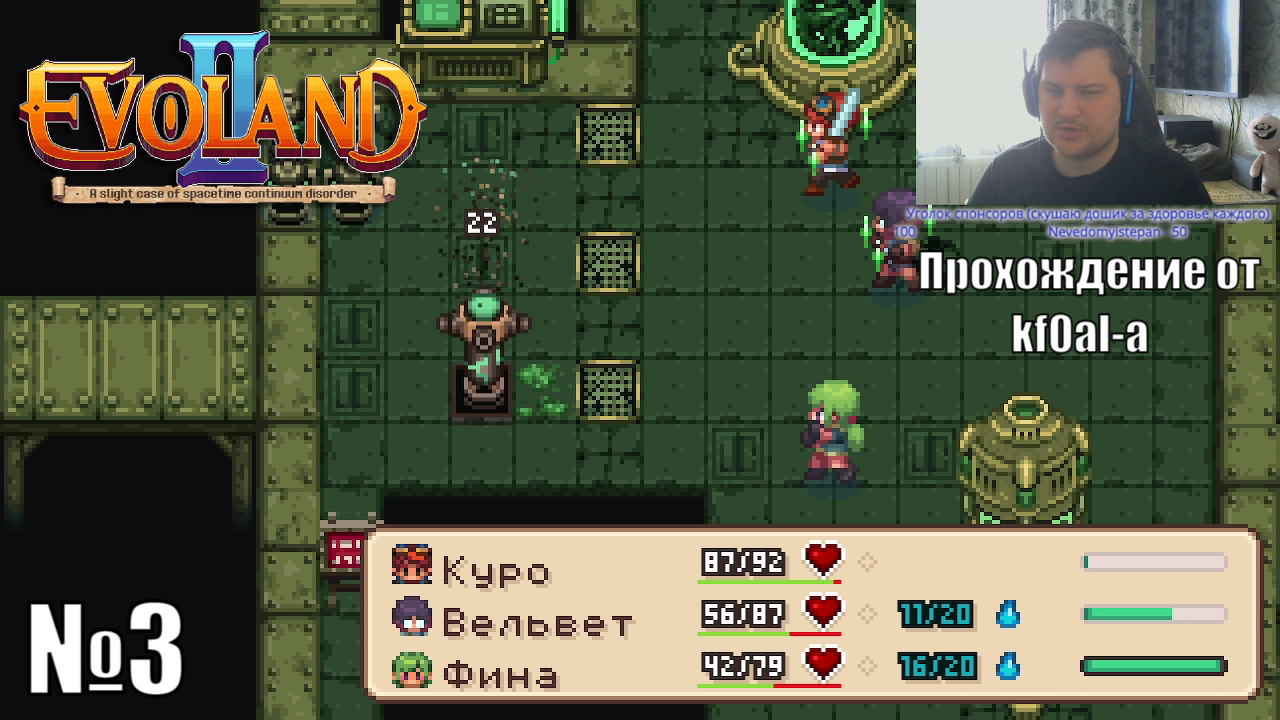Open the Прохождение от kf0al-a overlay text
Image resolution: width=1280 pixels, height=720 pixels.
tap(1090, 300)
